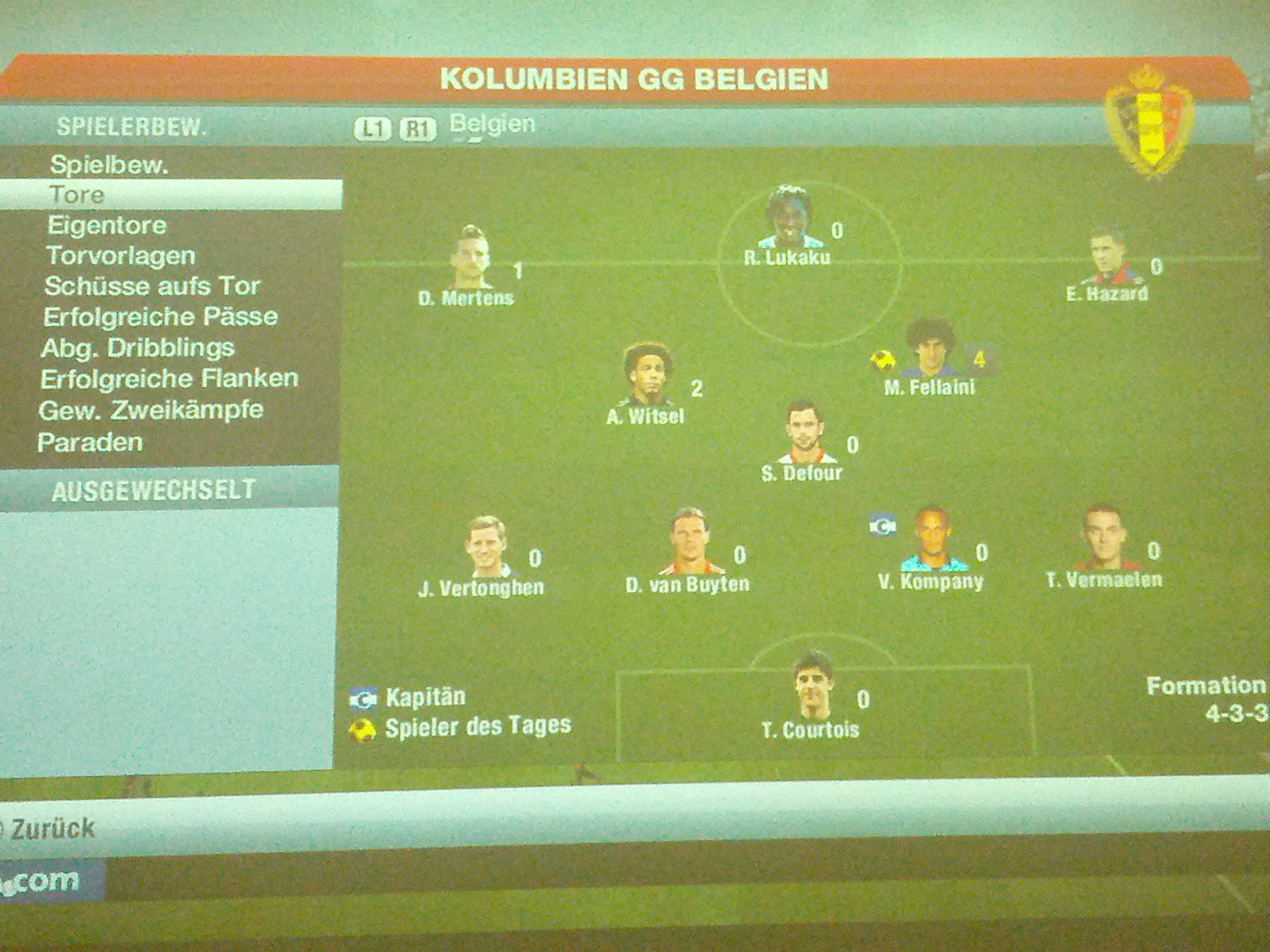Choose the highlighted Tore entry
The height and width of the screenshot is (952, 1270).
coord(77,194)
